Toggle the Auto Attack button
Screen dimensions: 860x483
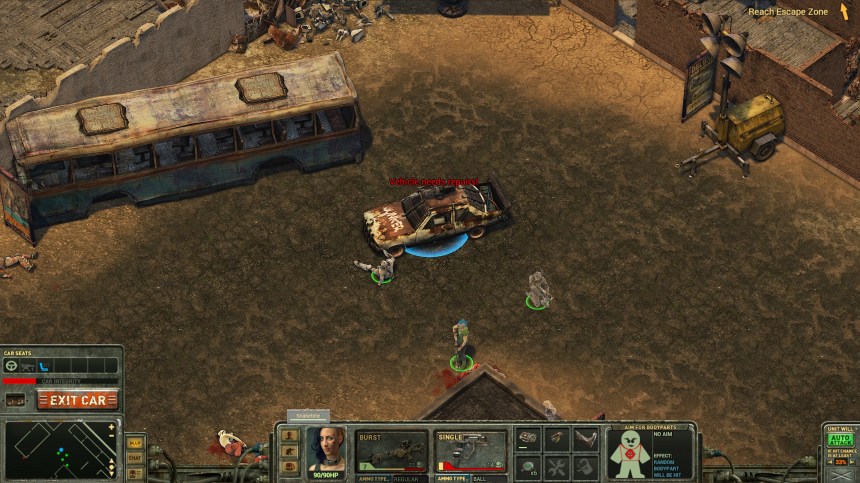[839, 439]
